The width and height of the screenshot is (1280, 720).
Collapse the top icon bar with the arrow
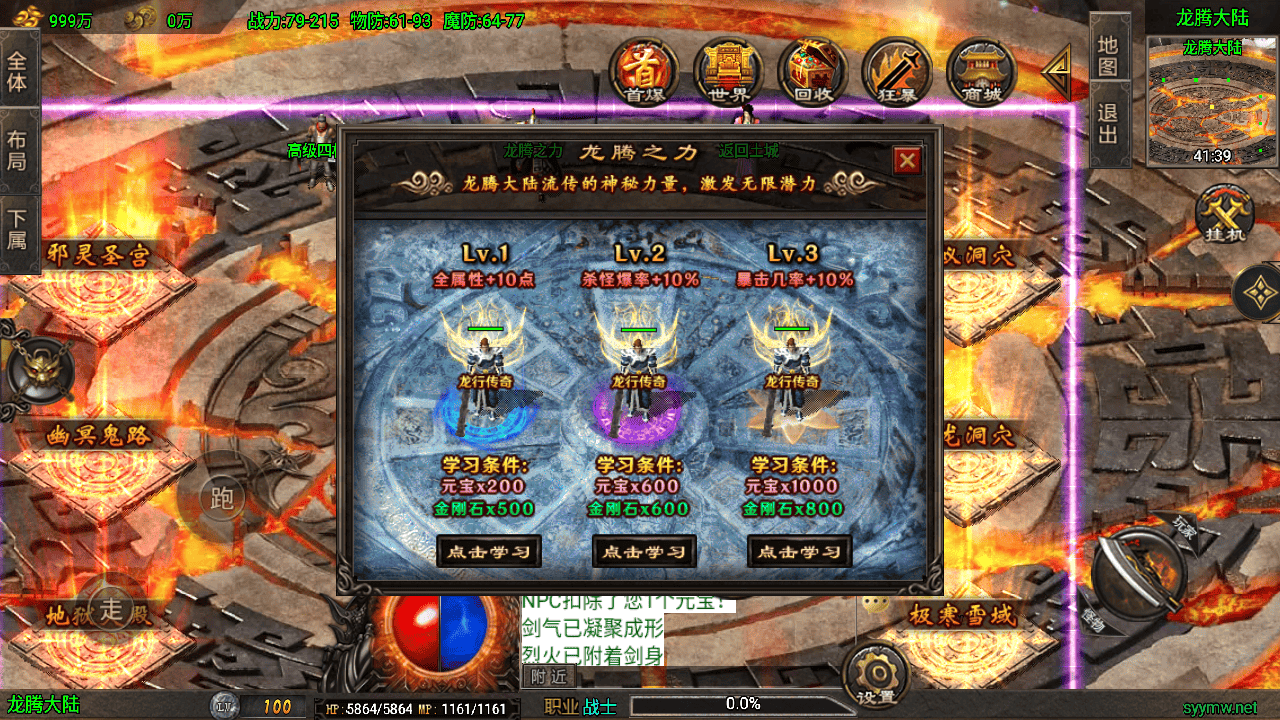click(1056, 70)
